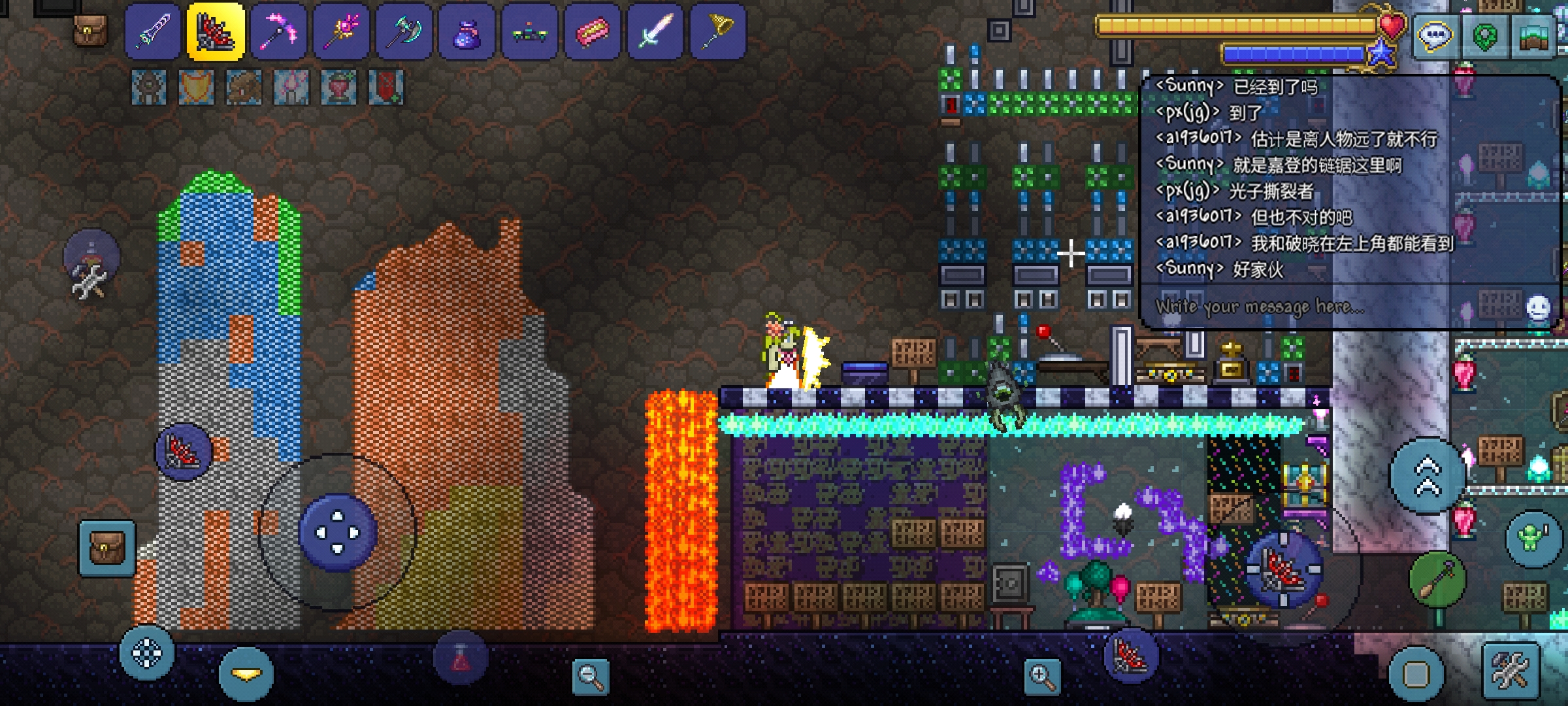Zoom out with the minus magnifier

coord(590,675)
